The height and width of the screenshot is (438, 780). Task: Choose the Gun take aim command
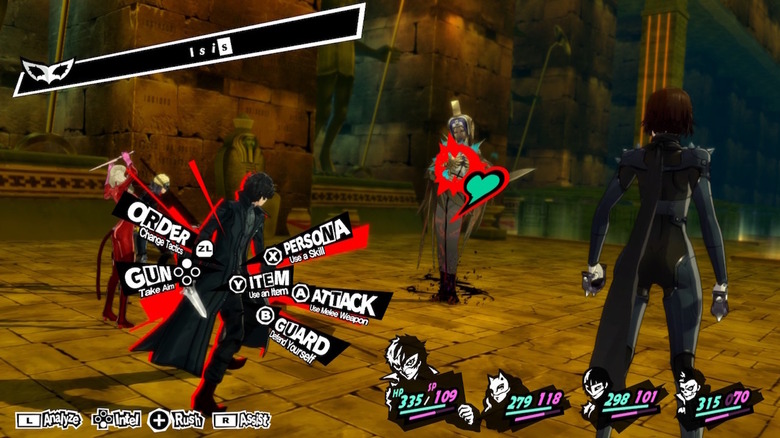tap(150, 275)
